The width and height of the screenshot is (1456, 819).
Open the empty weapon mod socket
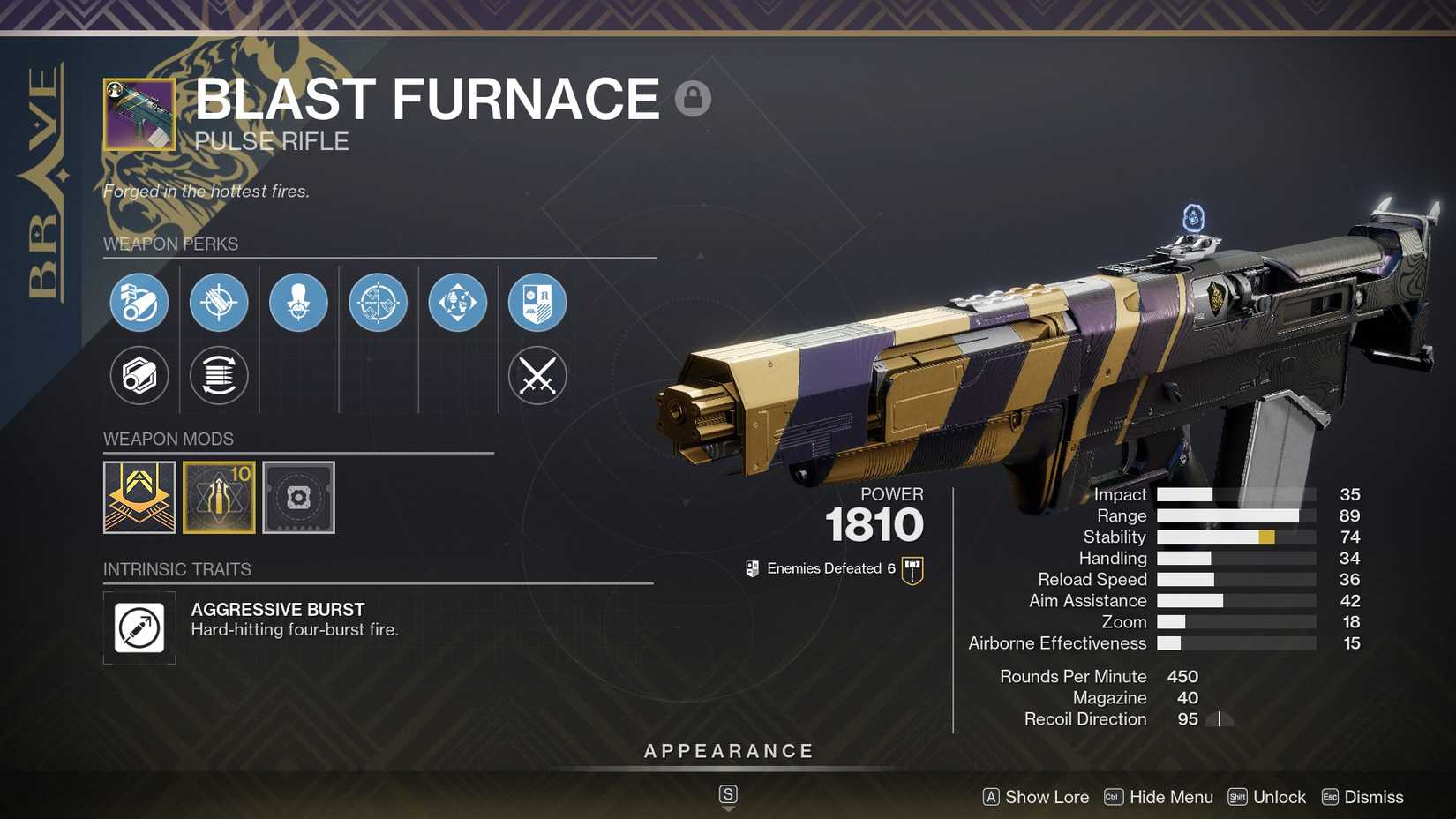[x=298, y=497]
